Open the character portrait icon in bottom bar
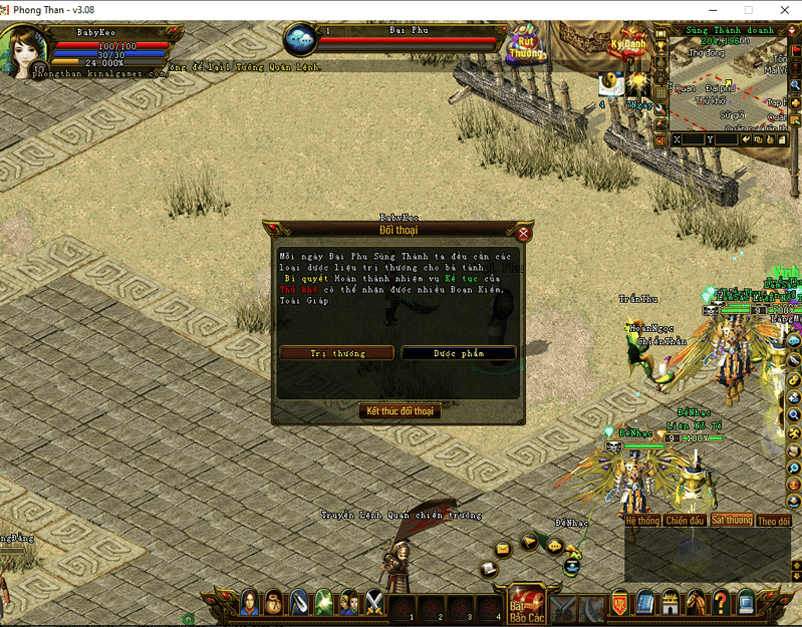 click(247, 602)
